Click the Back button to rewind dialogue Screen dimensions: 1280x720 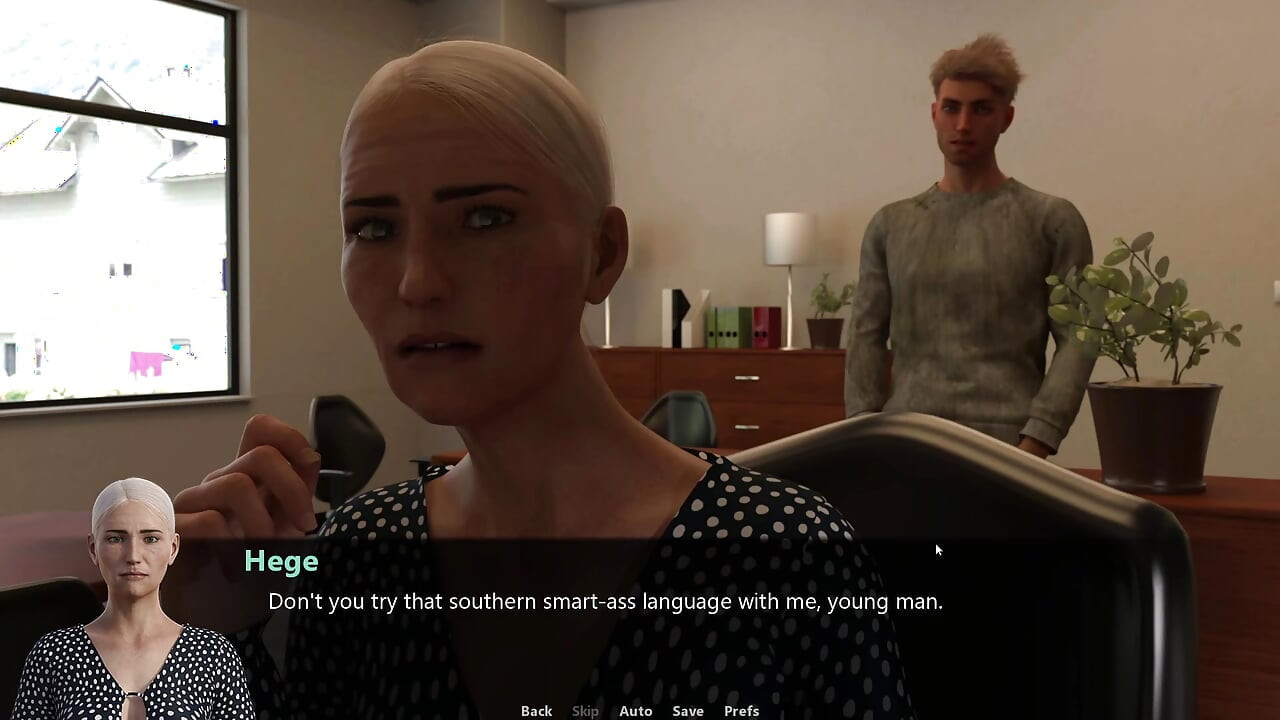[x=536, y=710]
